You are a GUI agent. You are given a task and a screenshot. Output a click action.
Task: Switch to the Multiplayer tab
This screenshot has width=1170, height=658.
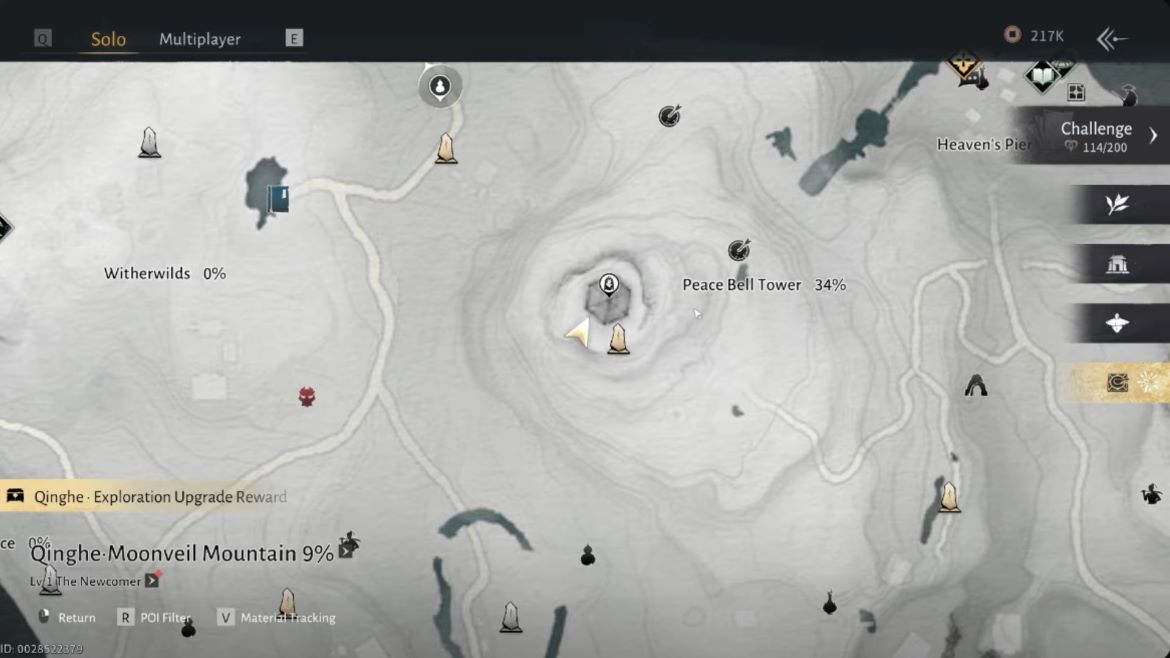[x=200, y=39]
